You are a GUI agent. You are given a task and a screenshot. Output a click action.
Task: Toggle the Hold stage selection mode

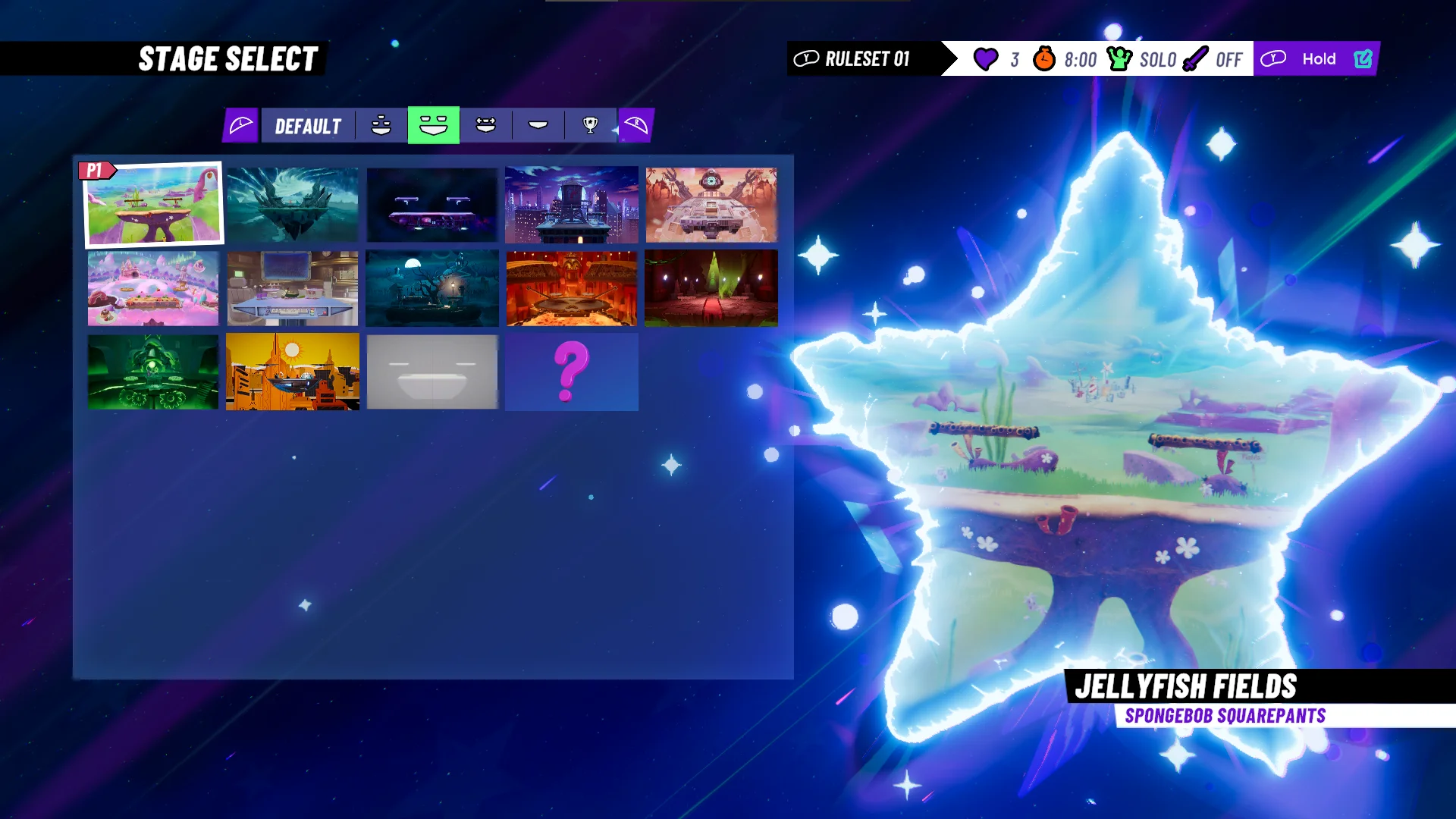click(1320, 58)
